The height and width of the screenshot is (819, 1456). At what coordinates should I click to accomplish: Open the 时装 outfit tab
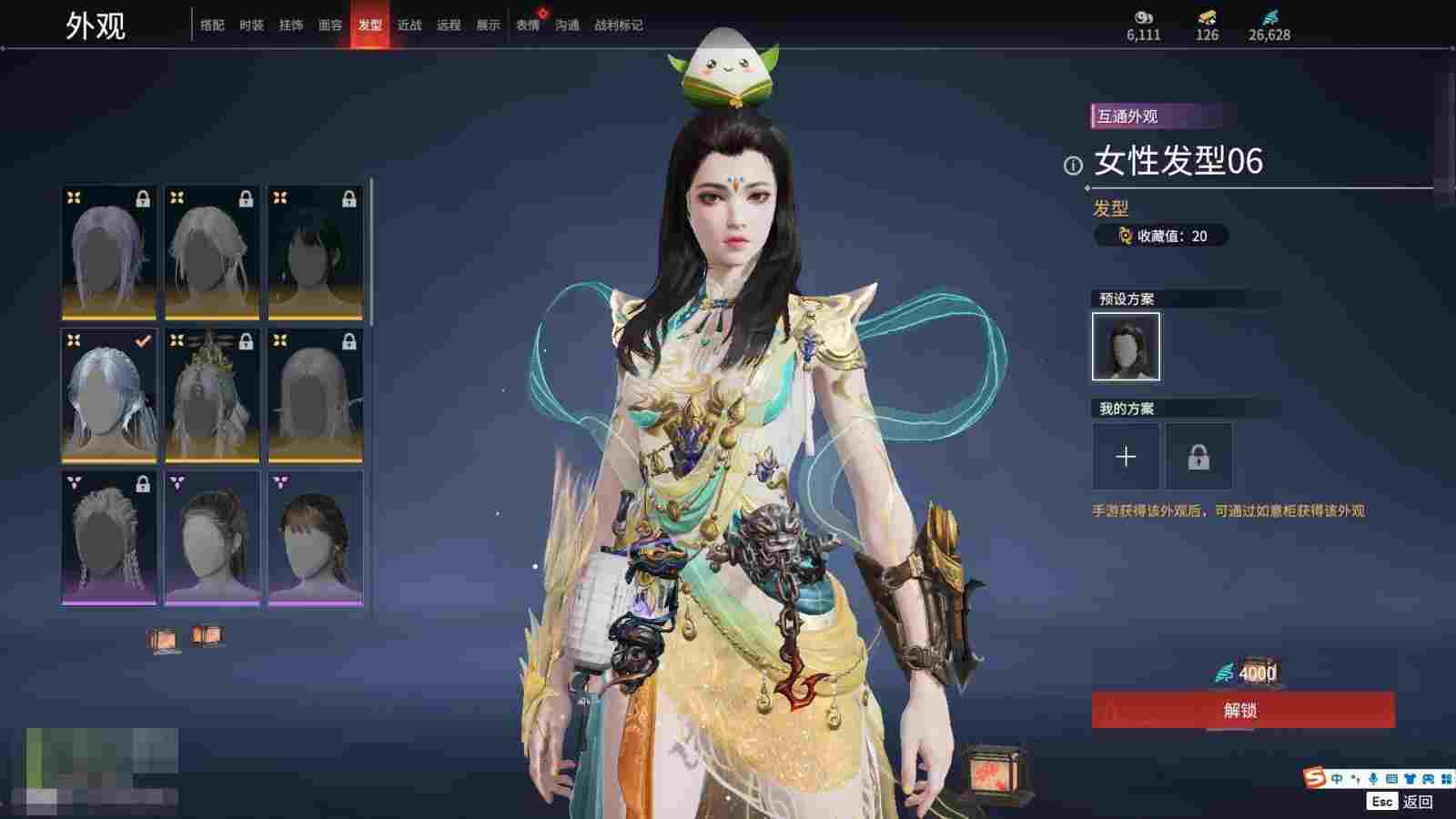coord(251,25)
